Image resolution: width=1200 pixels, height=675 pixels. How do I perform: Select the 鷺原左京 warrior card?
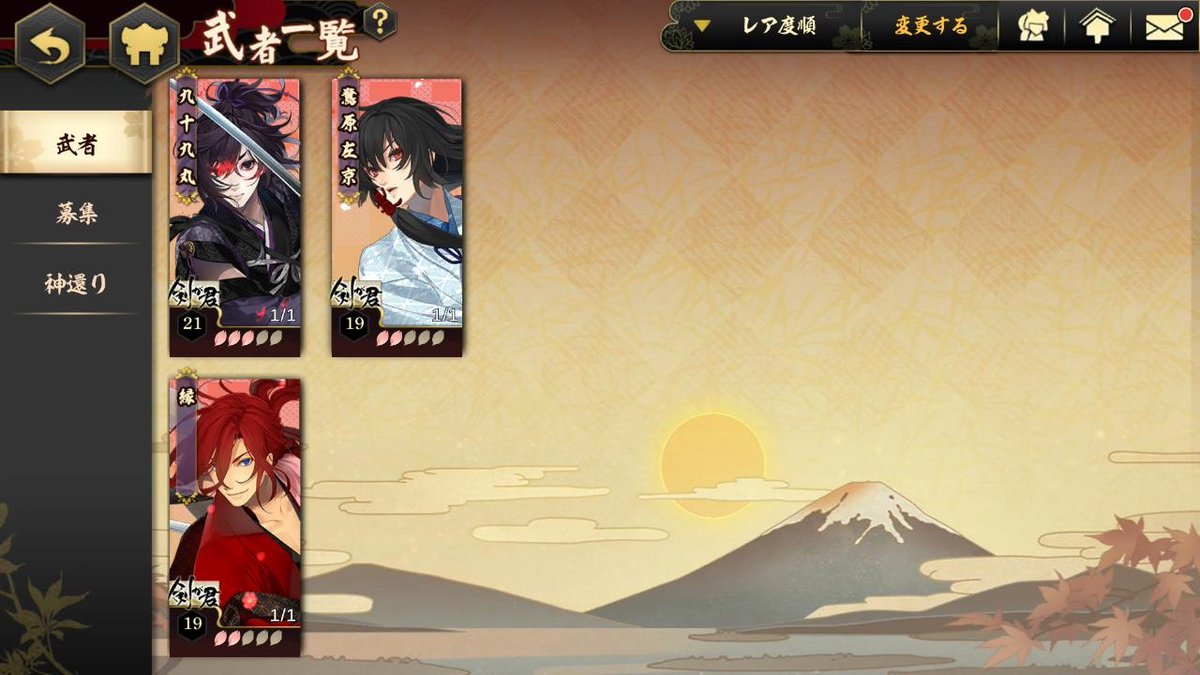(397, 215)
